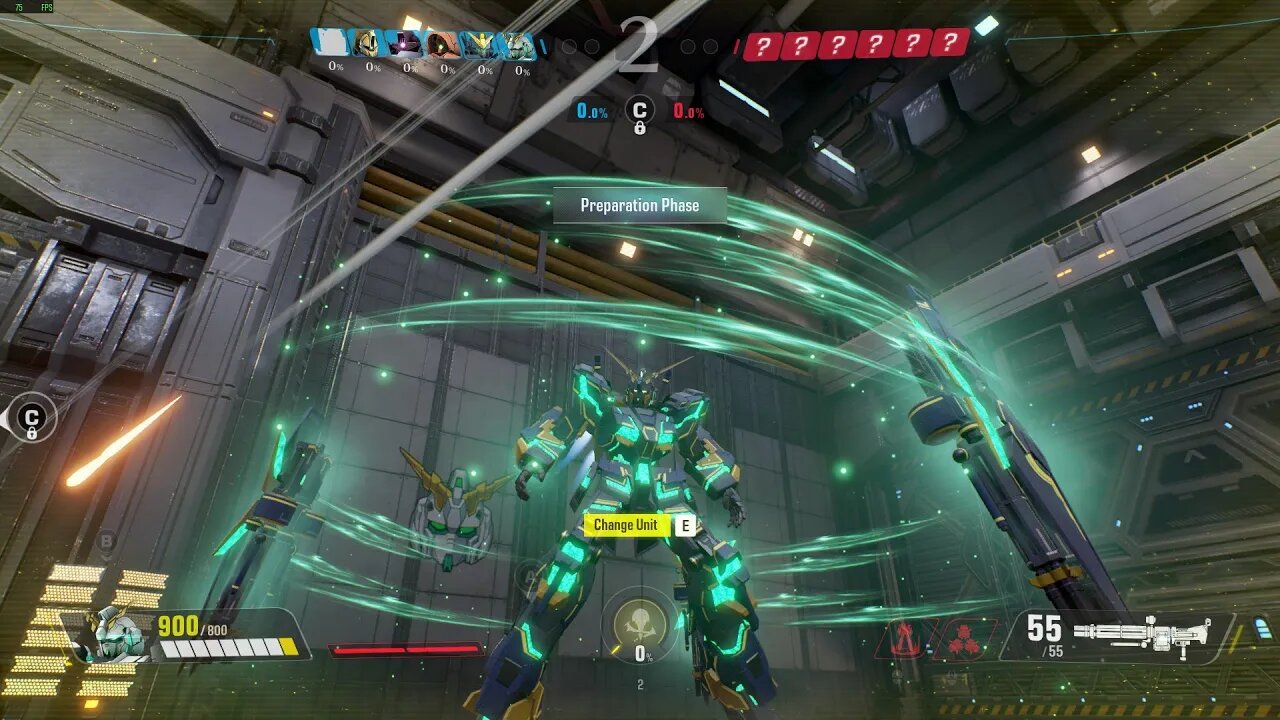
Task: Select the orange green-eyed teammate portrait
Action: pos(444,44)
